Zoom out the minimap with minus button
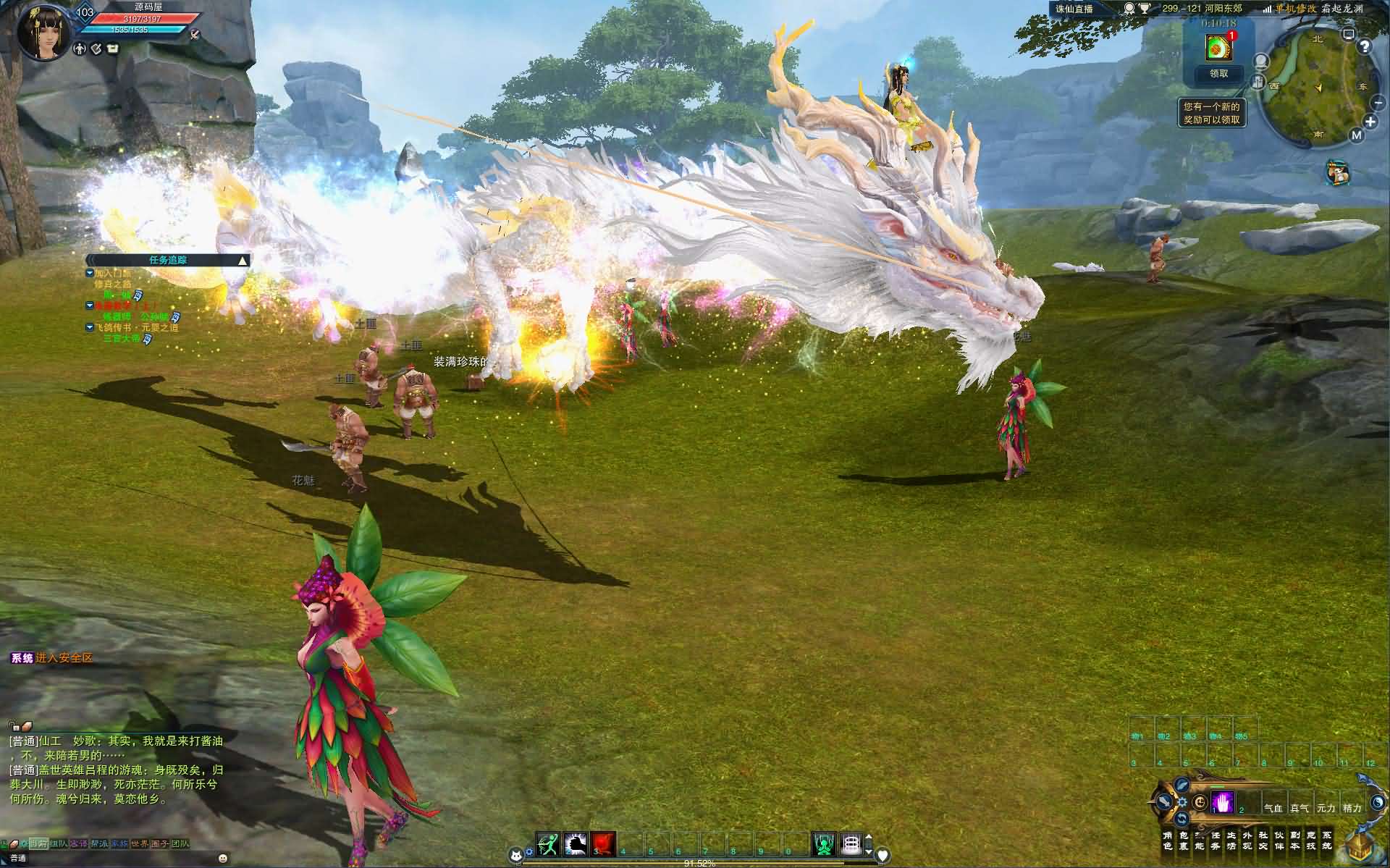This screenshot has height=868, width=1390. click(1379, 104)
